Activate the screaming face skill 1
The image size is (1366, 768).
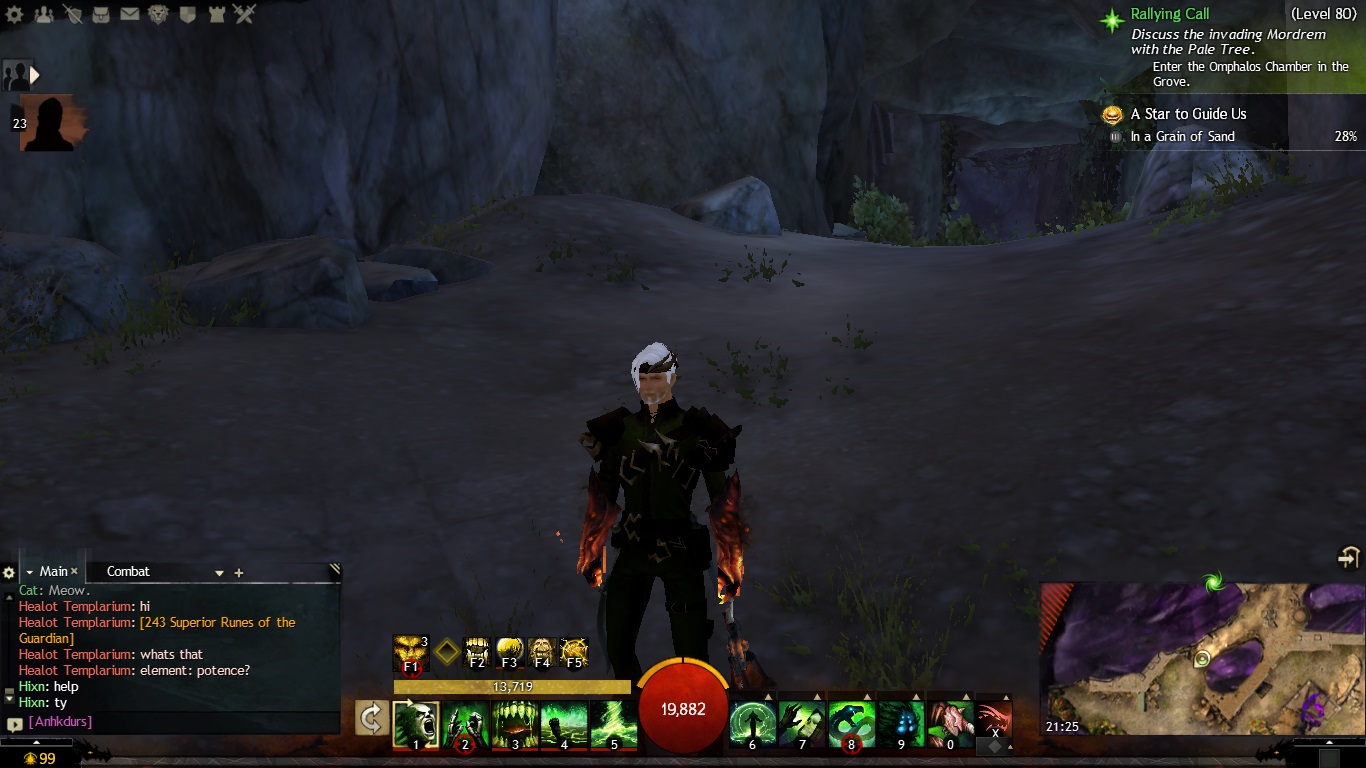(416, 724)
